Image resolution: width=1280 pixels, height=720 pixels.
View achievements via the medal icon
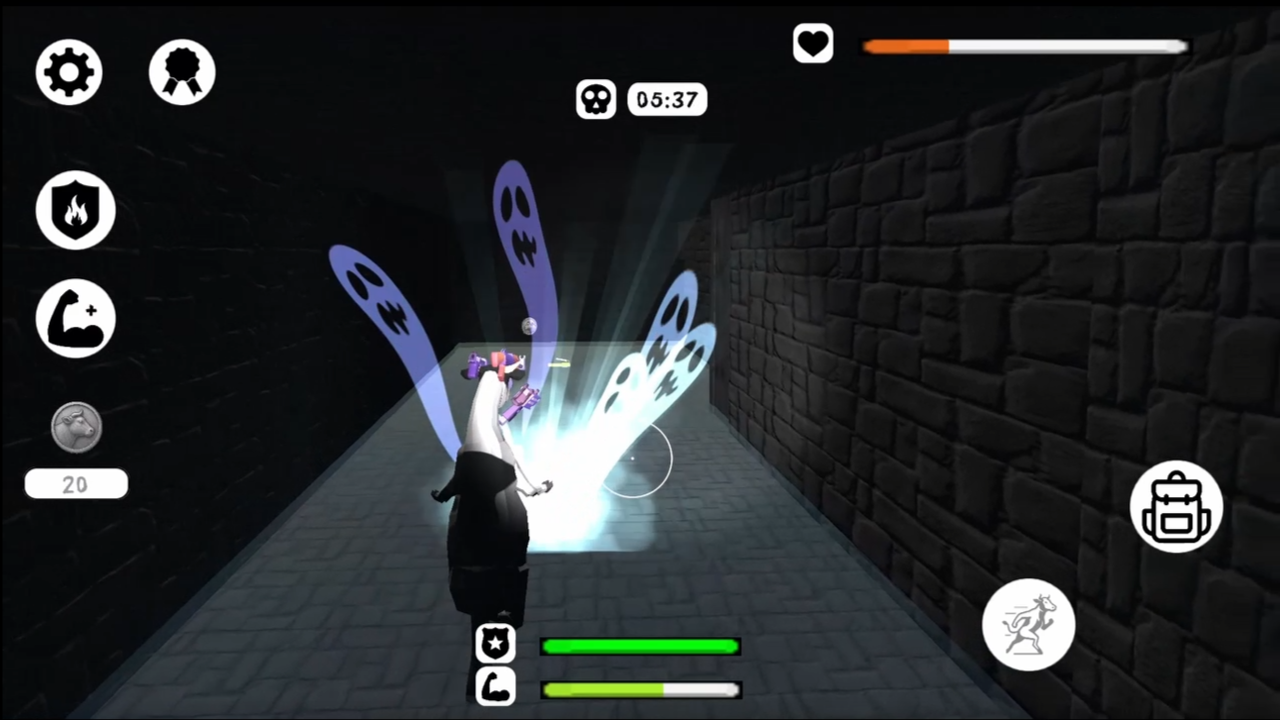pos(181,70)
